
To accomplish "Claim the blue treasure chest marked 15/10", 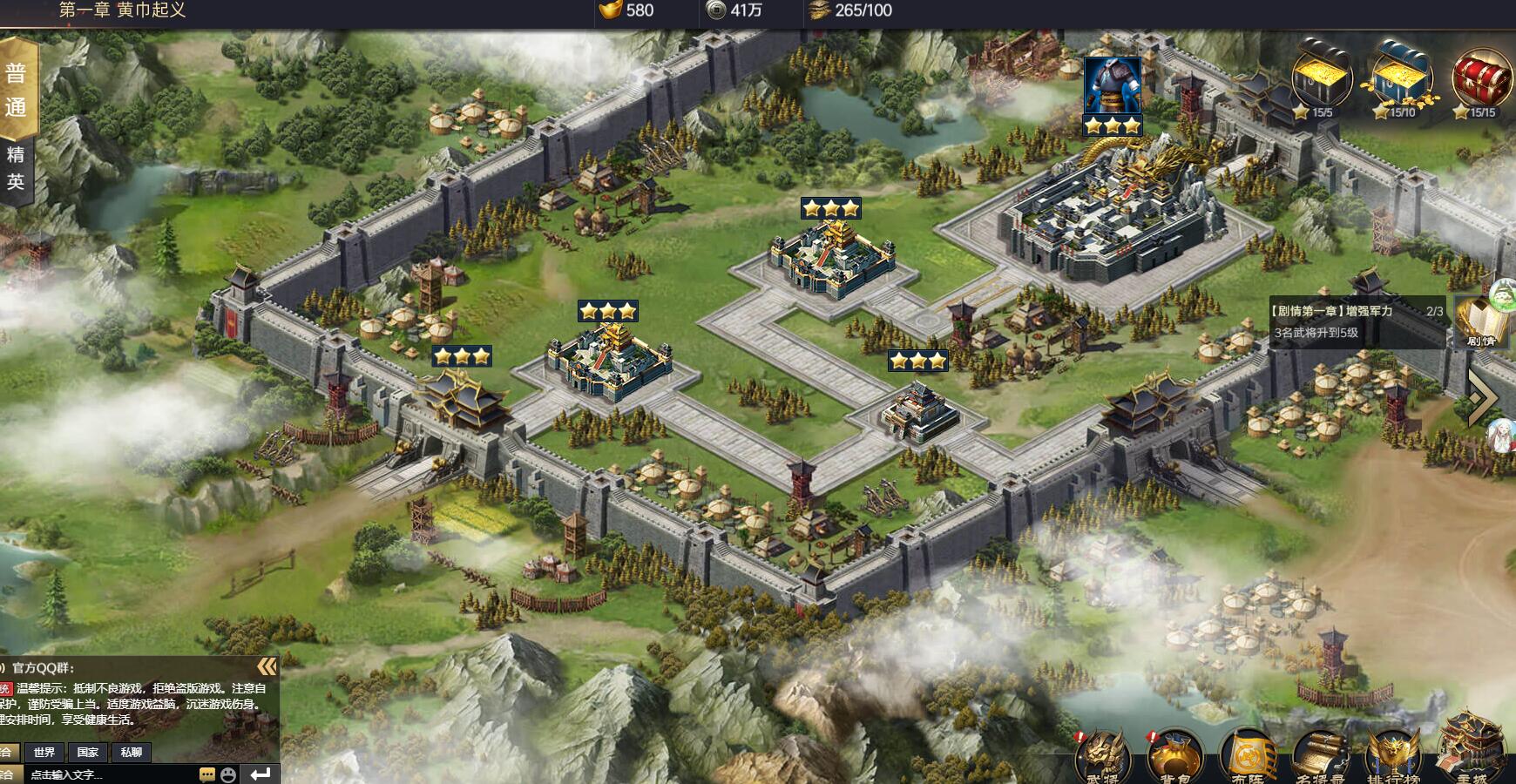I will pos(1401,80).
